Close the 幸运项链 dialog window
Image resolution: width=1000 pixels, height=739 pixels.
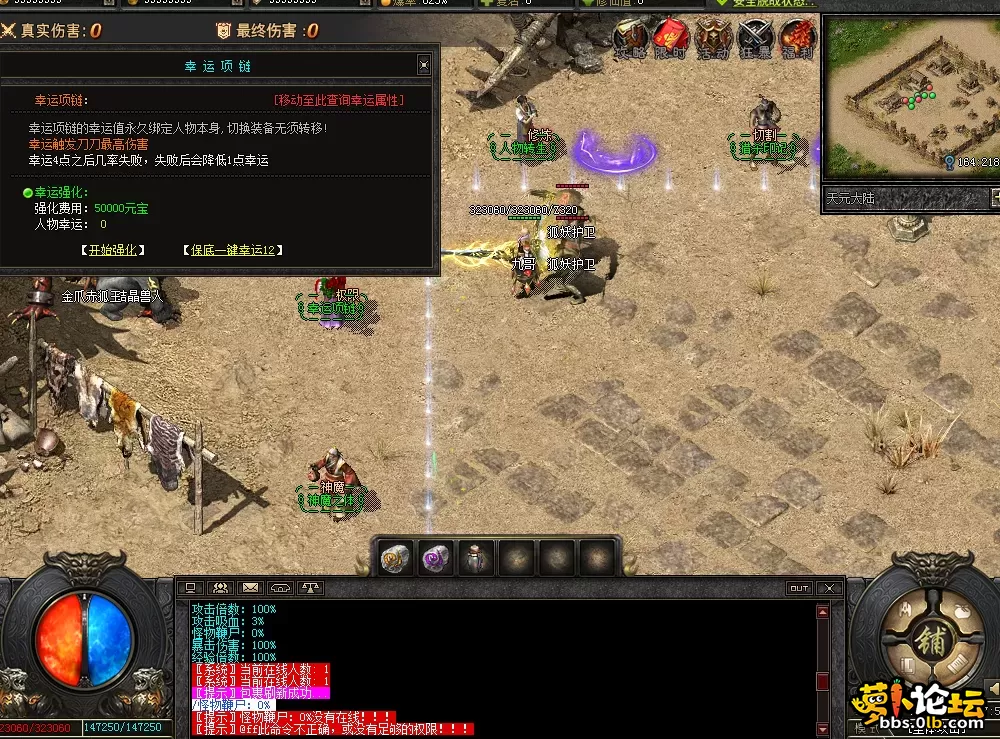point(423,66)
